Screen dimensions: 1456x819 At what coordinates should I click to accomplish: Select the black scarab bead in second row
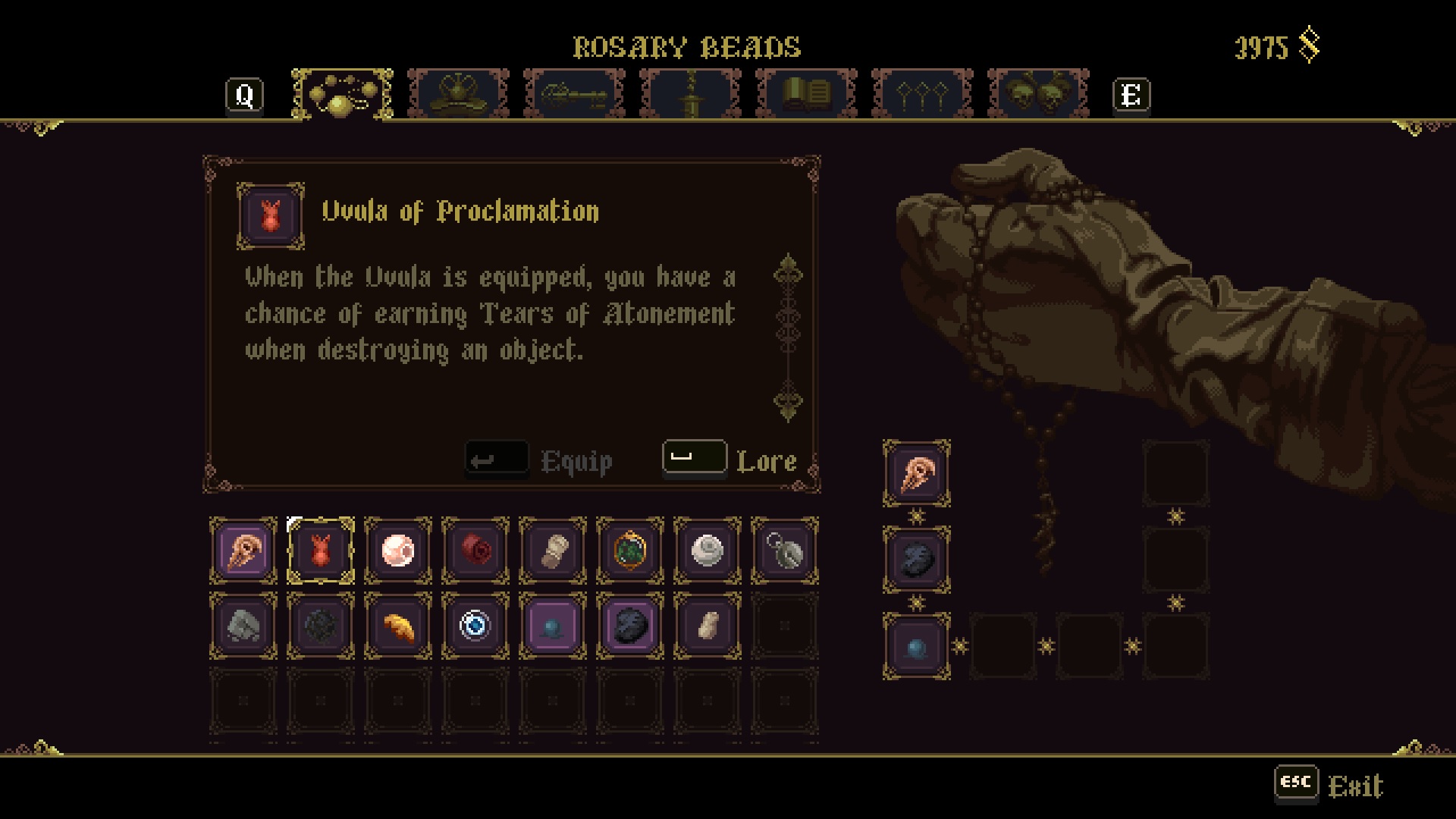629,627
